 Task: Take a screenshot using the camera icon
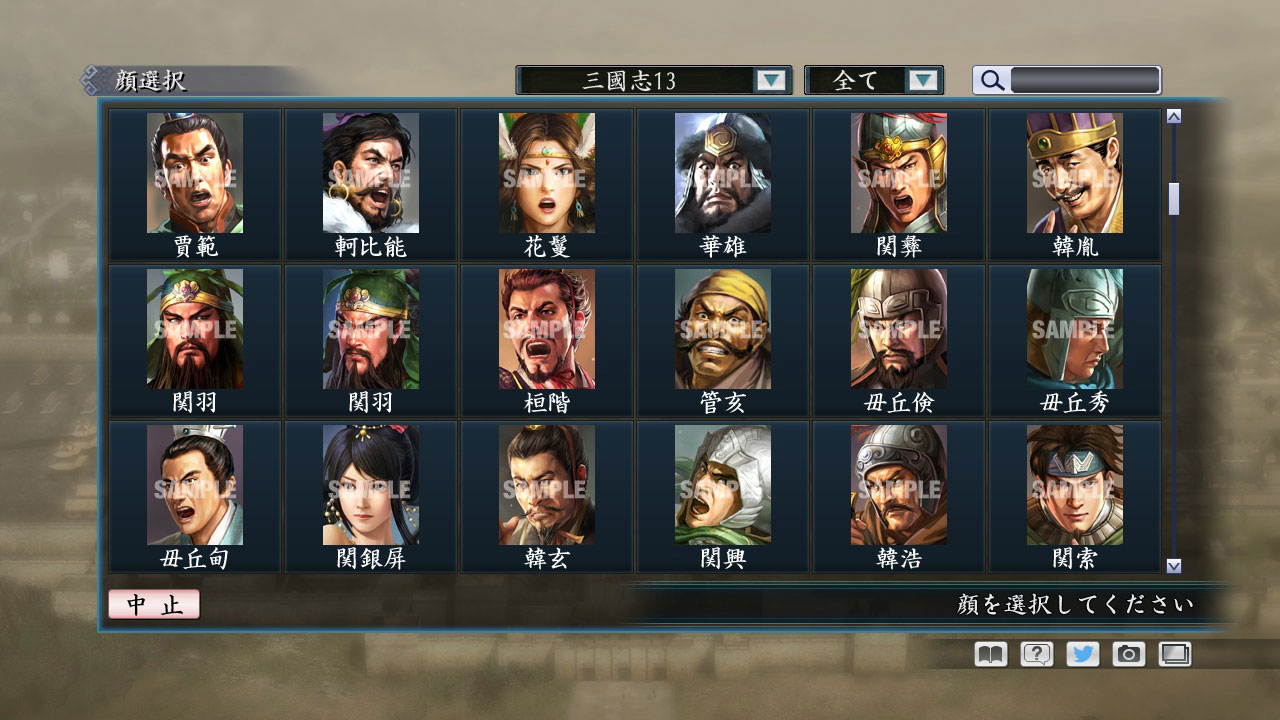point(1127,653)
